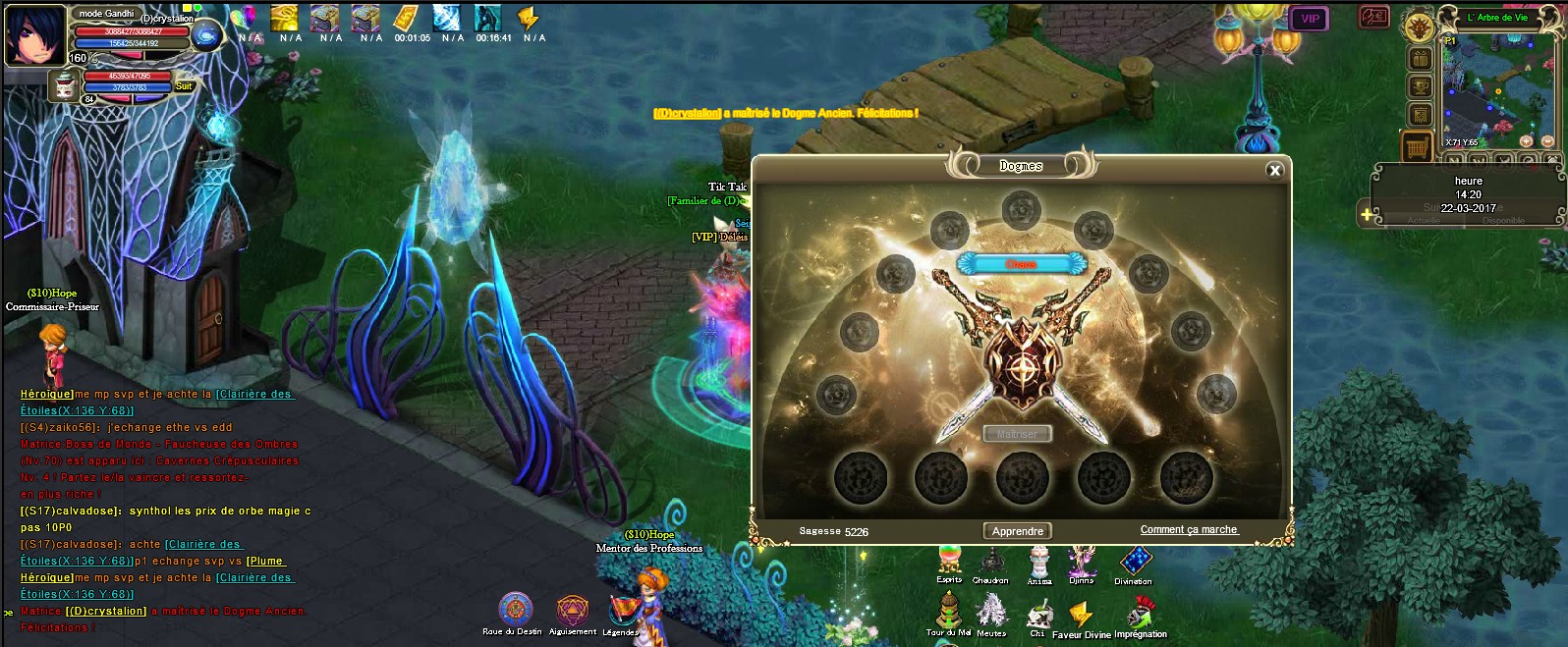Click the Apprendre button
Screen dimensions: 1568x647
1017,531
